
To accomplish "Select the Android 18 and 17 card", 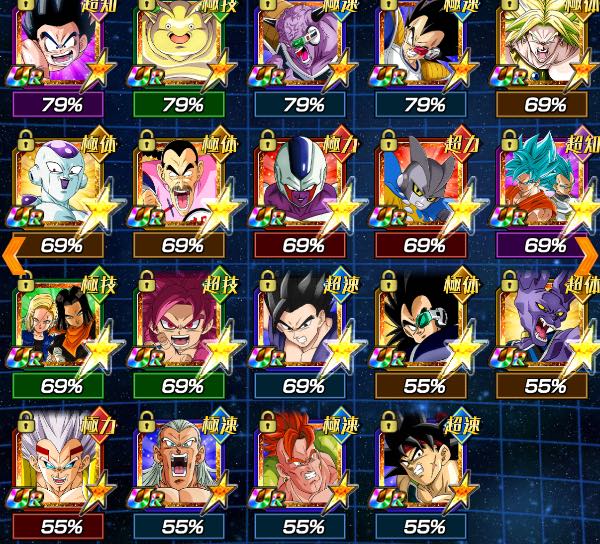I will [x=60, y=326].
